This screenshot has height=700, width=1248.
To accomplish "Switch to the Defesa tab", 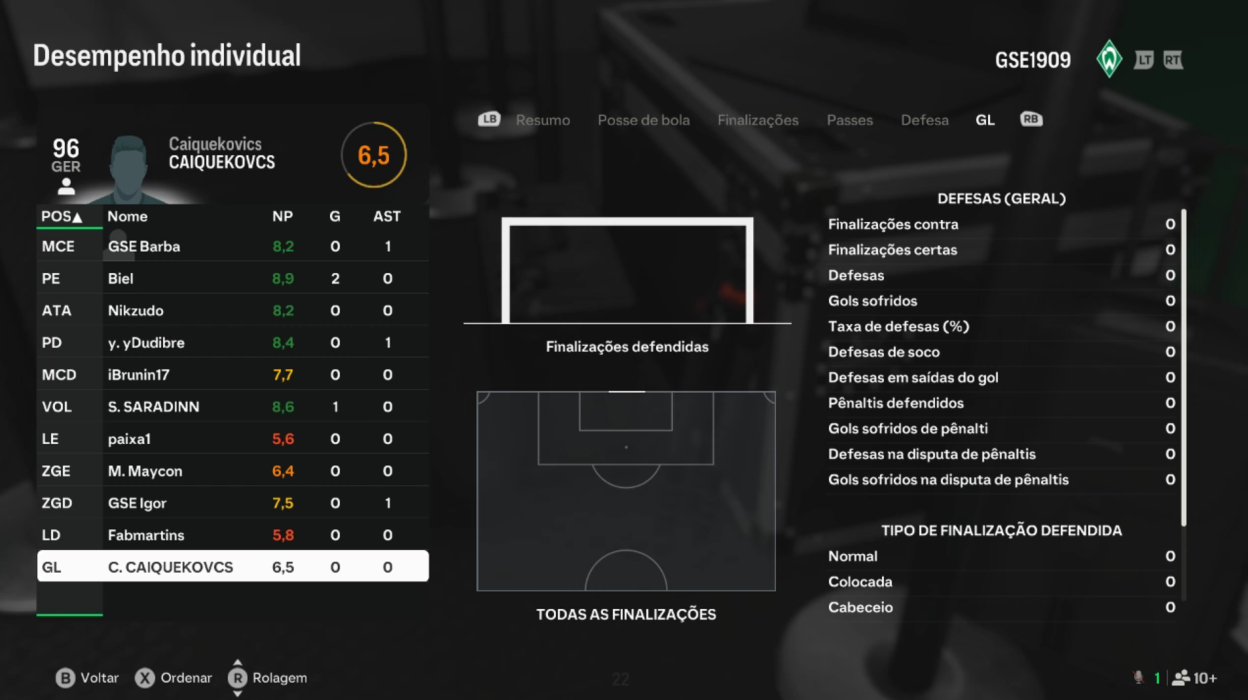I will coord(924,120).
